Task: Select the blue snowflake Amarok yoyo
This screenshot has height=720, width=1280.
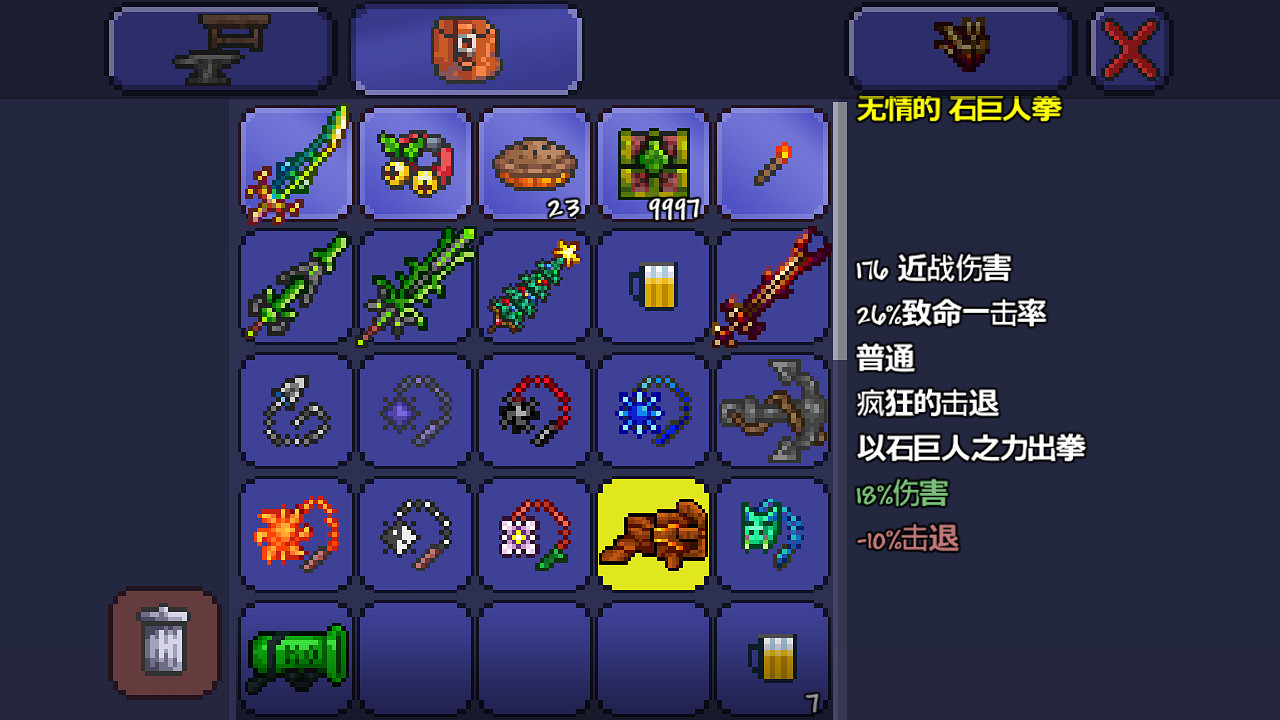Action: (x=653, y=410)
